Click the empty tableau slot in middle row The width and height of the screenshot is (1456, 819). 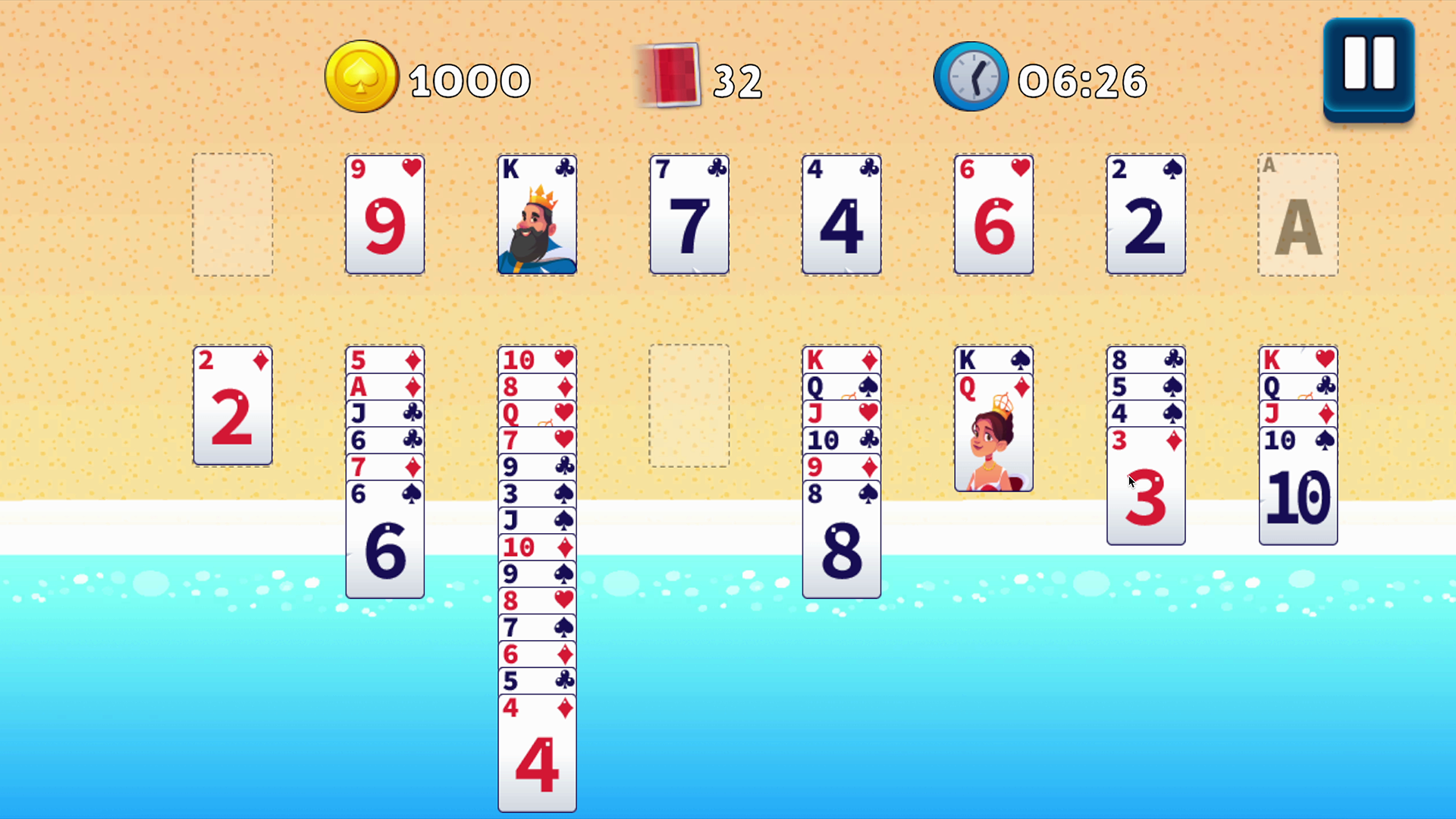click(x=689, y=406)
